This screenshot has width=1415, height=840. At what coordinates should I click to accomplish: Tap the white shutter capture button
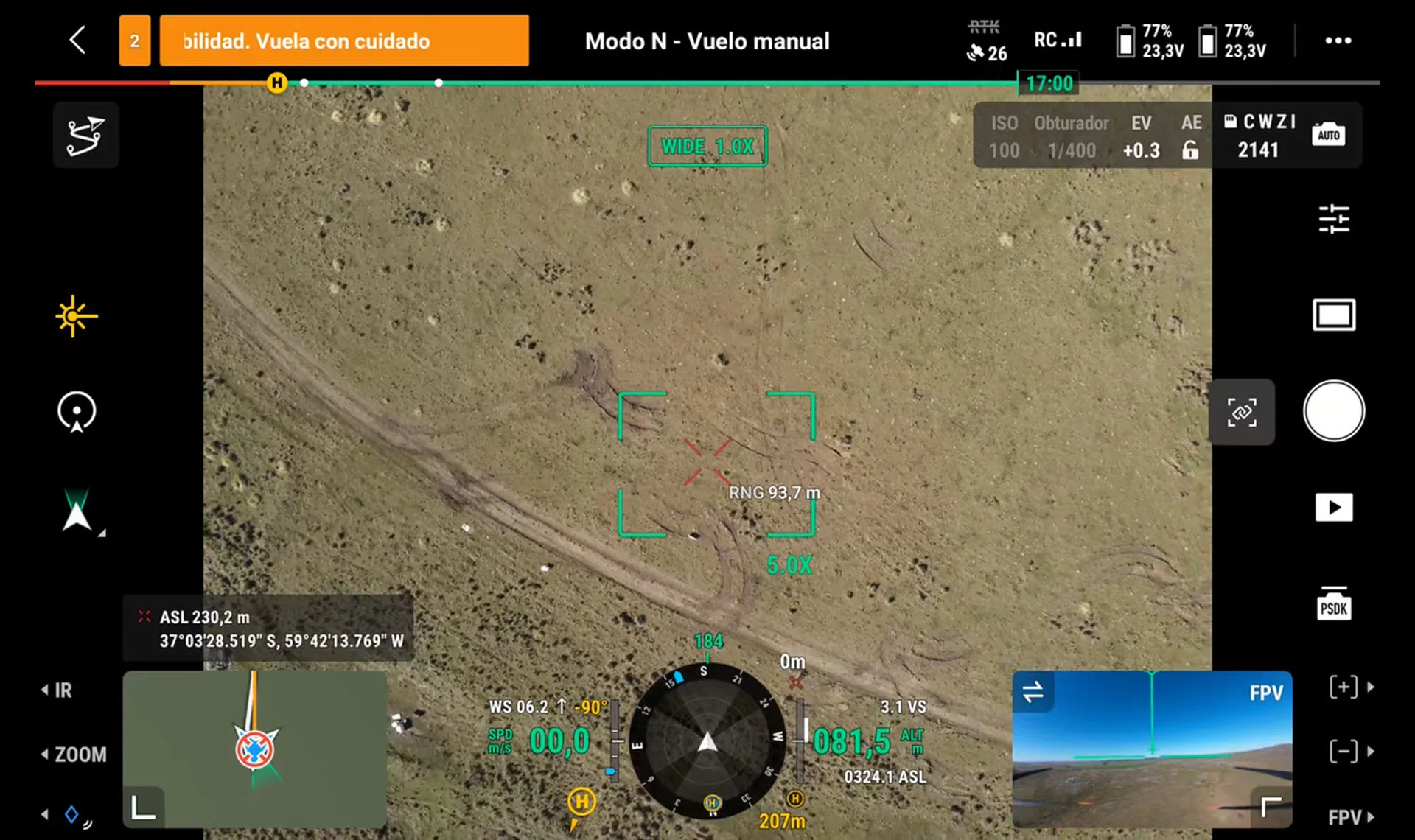tap(1333, 410)
